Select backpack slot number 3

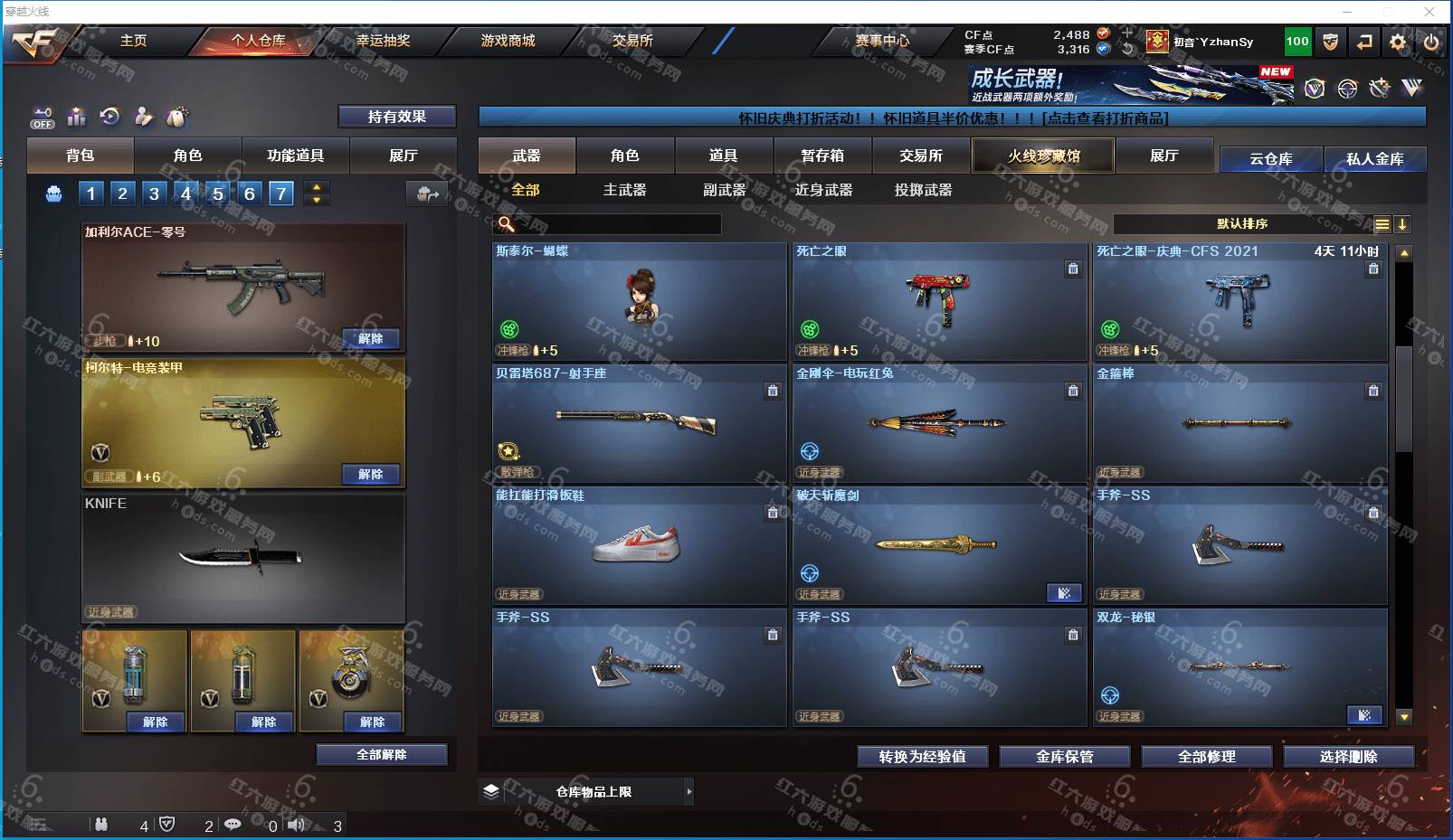pos(155,193)
